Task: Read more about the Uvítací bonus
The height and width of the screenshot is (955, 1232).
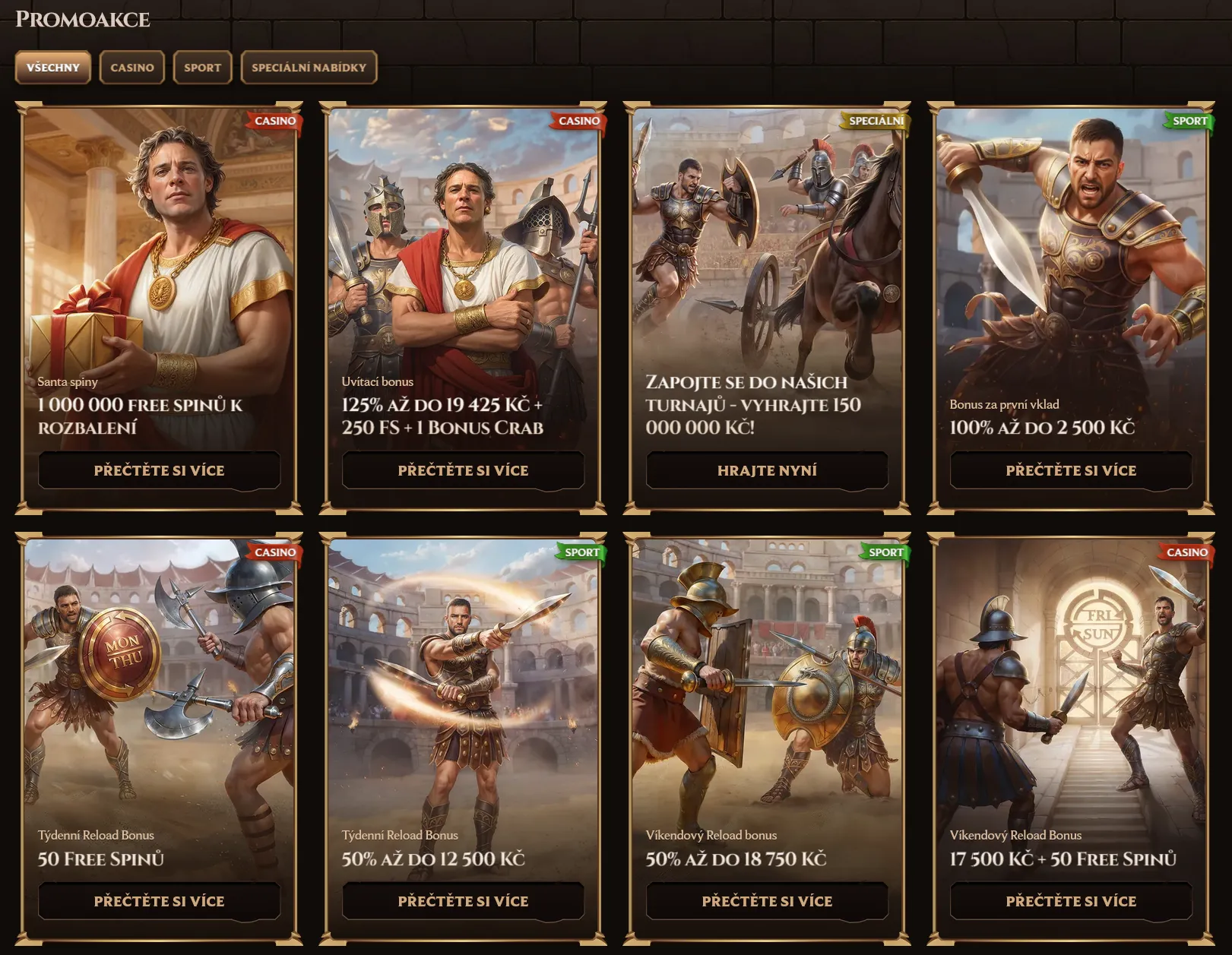Action: point(463,470)
